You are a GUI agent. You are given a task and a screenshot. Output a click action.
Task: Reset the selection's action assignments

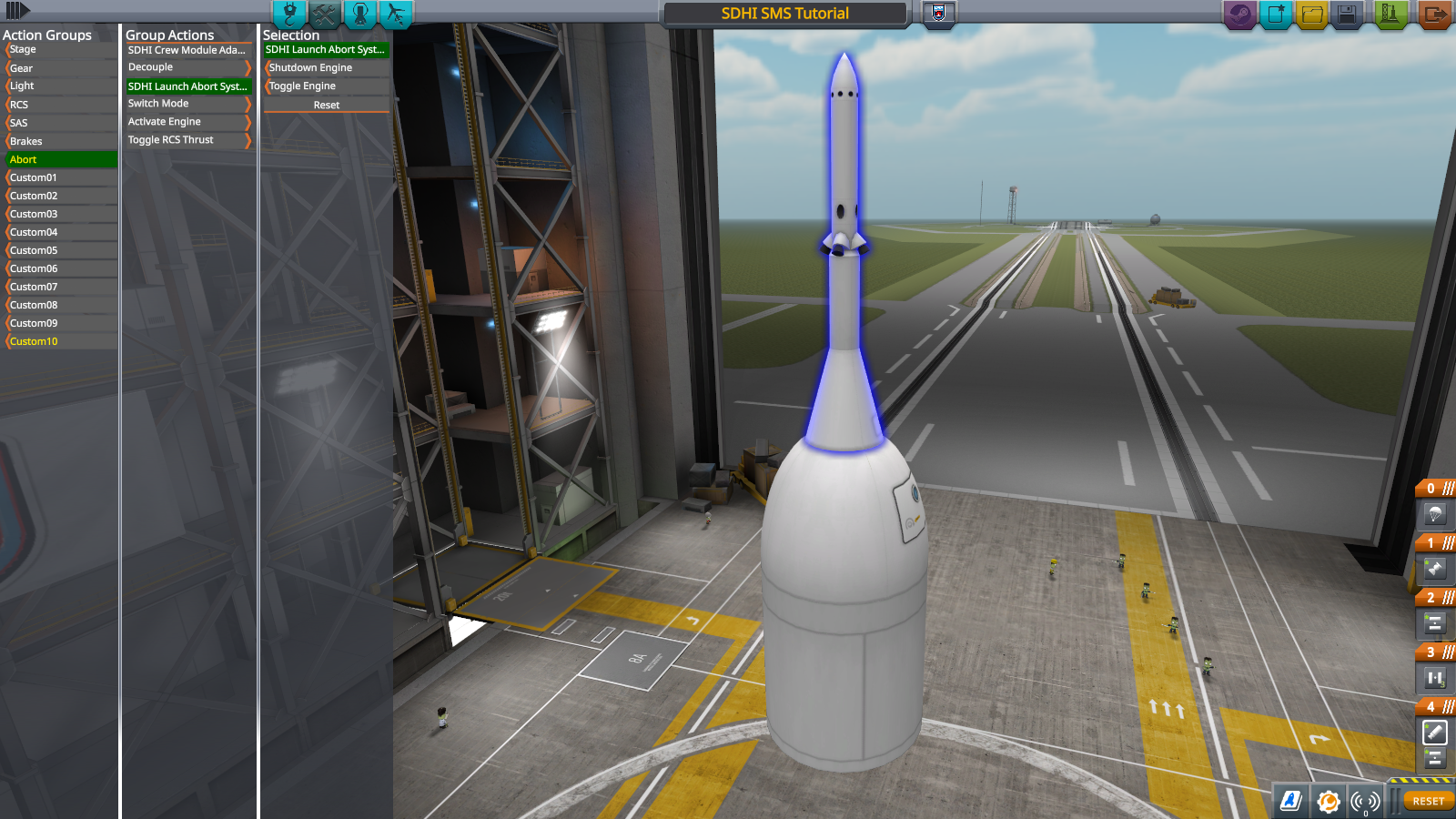[326, 106]
